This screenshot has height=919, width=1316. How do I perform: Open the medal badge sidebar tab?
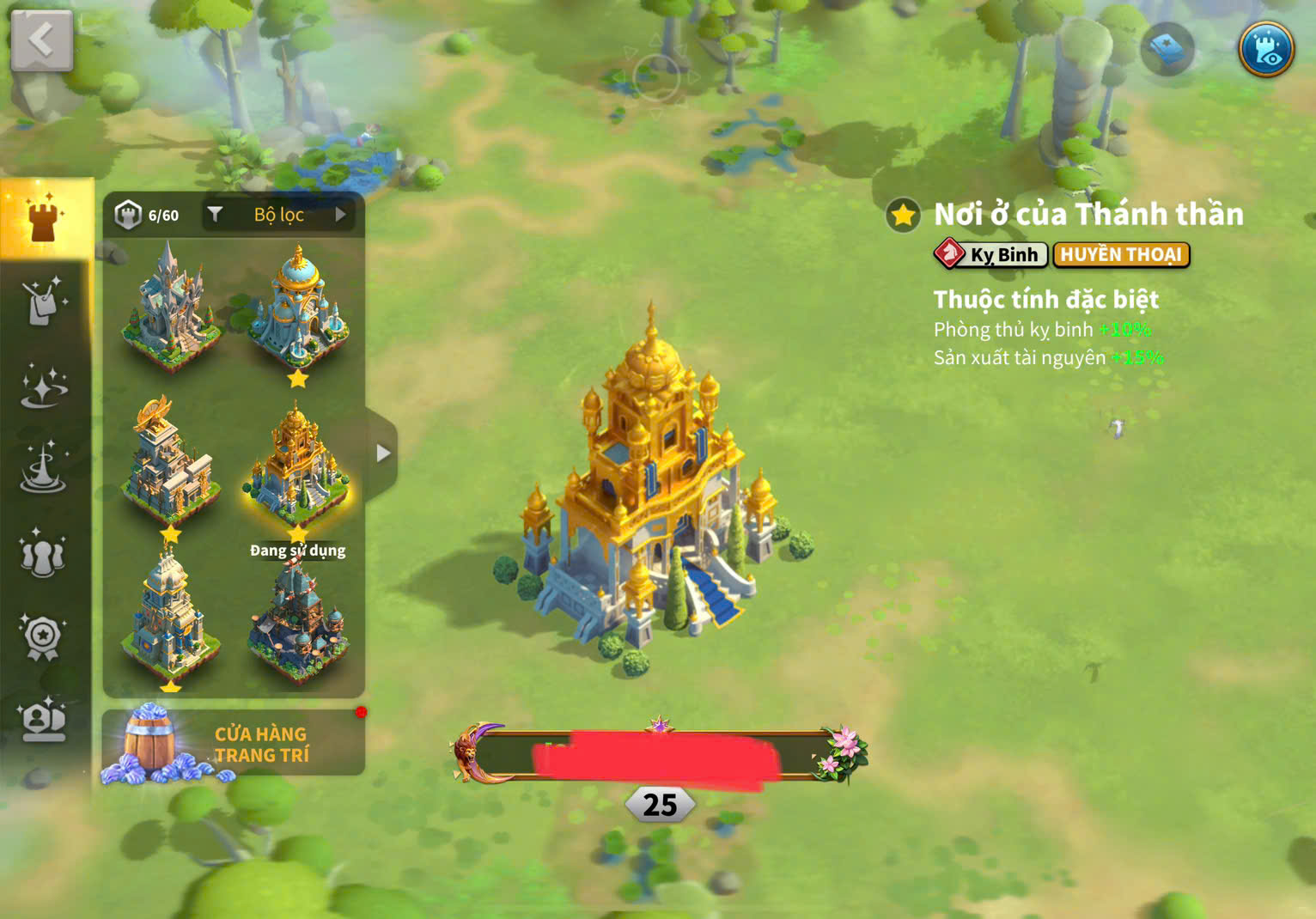44,636
